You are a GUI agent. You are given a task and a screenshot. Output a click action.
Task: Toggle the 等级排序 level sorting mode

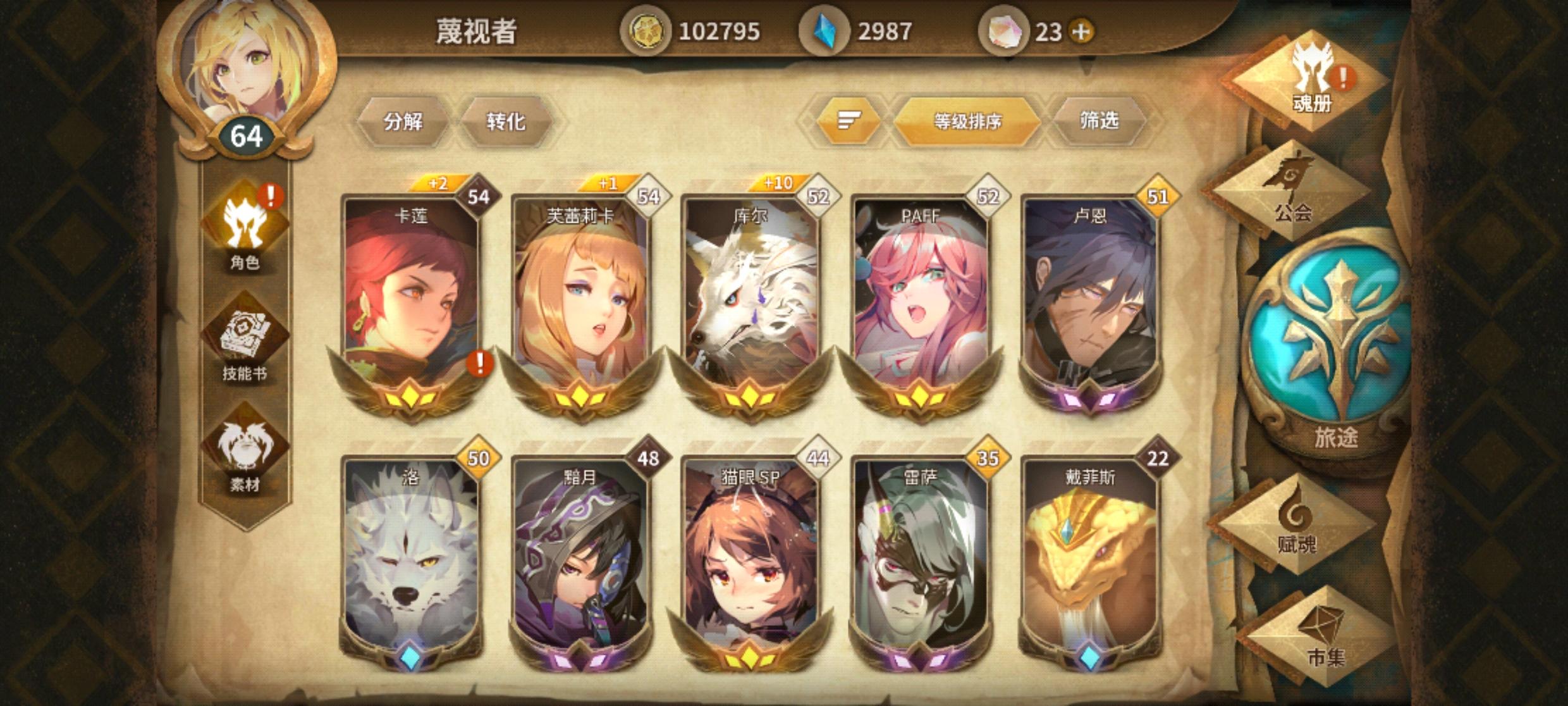(967, 120)
